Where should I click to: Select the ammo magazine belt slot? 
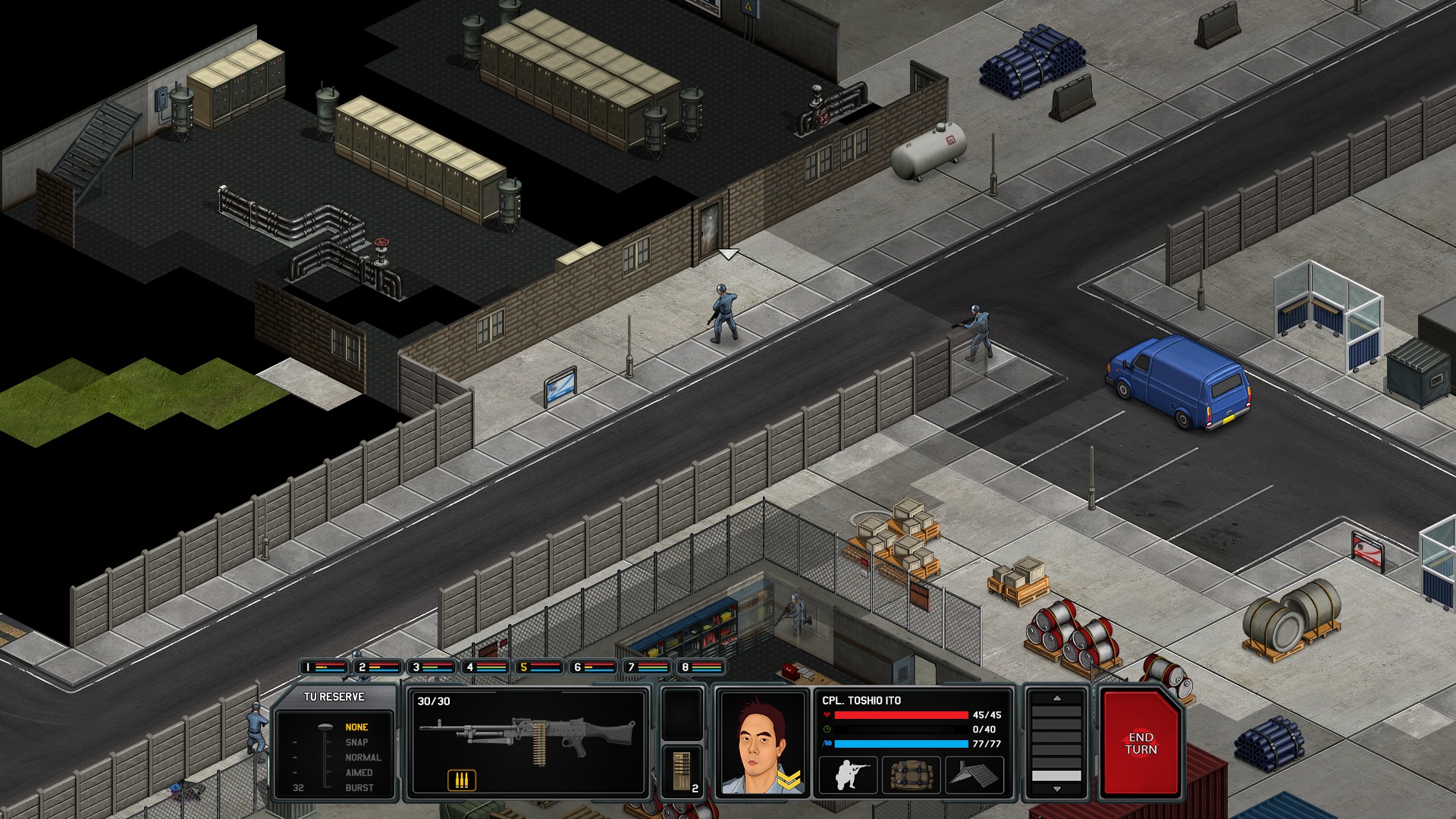(x=682, y=770)
